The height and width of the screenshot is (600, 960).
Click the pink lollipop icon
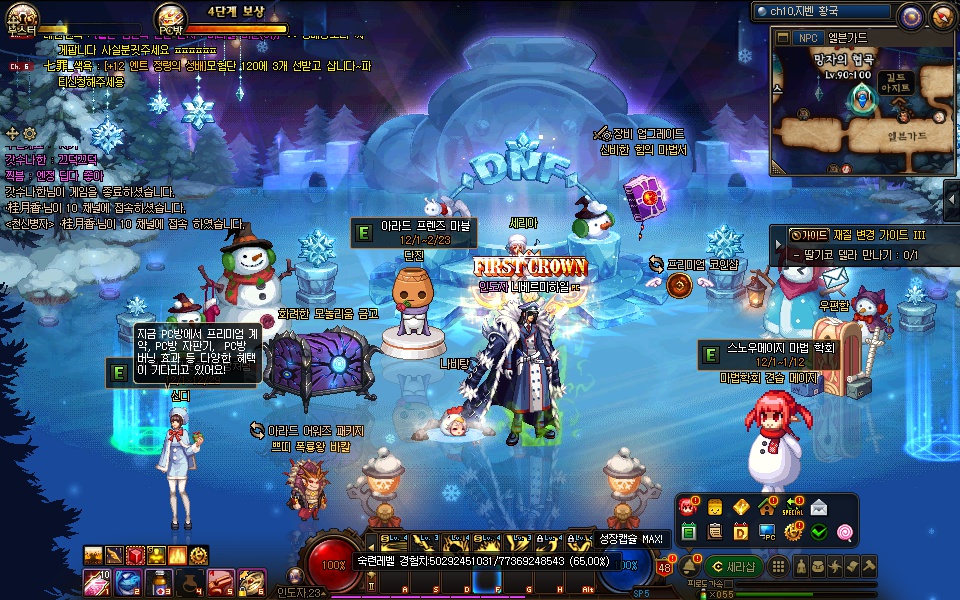click(845, 532)
